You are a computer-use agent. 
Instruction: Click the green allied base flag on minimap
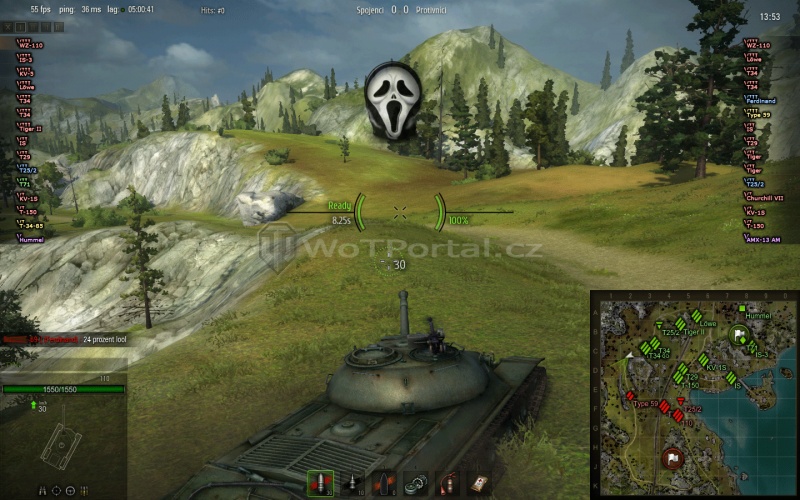[x=739, y=335]
